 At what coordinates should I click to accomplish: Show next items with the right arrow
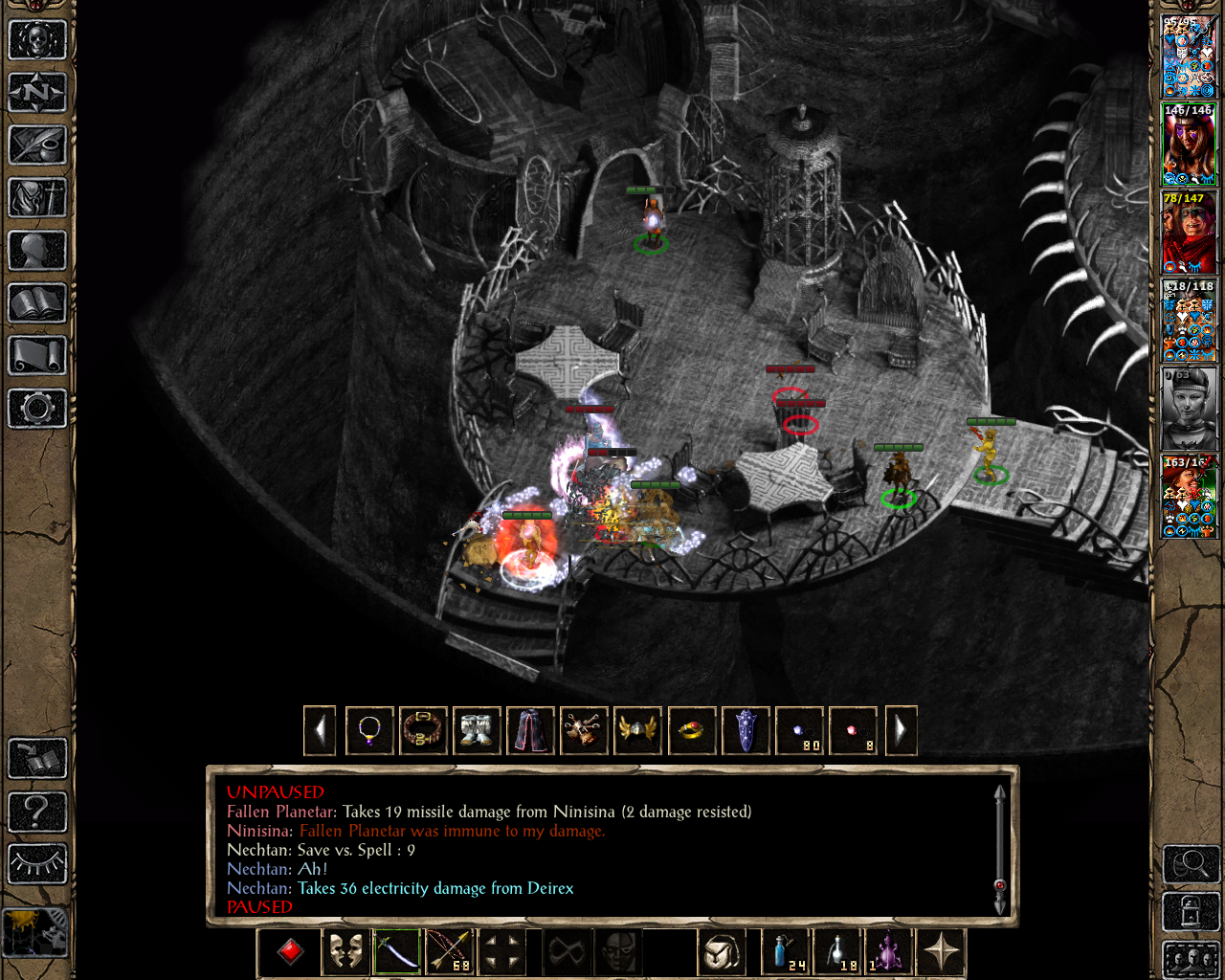point(901,731)
